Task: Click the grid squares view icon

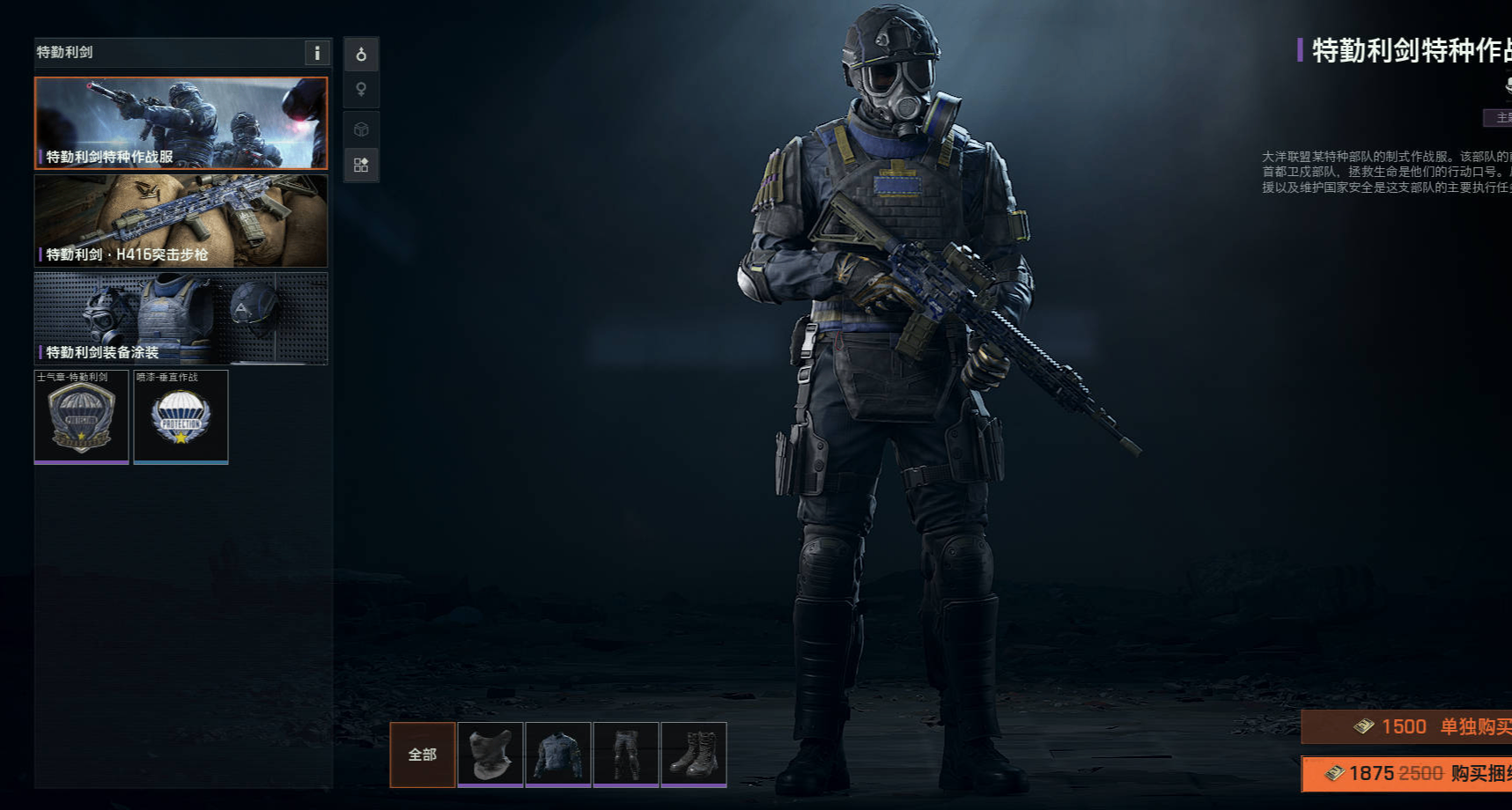Action: pos(361,165)
